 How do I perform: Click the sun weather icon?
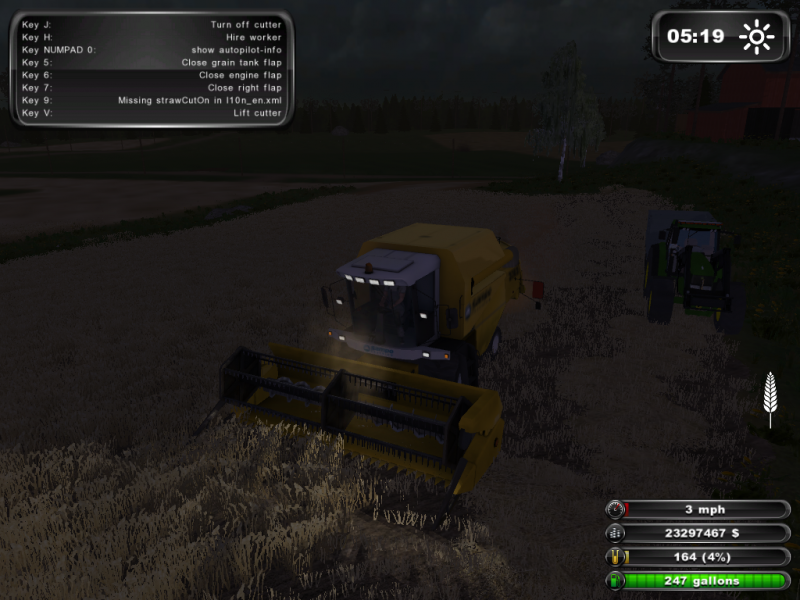(x=756, y=38)
